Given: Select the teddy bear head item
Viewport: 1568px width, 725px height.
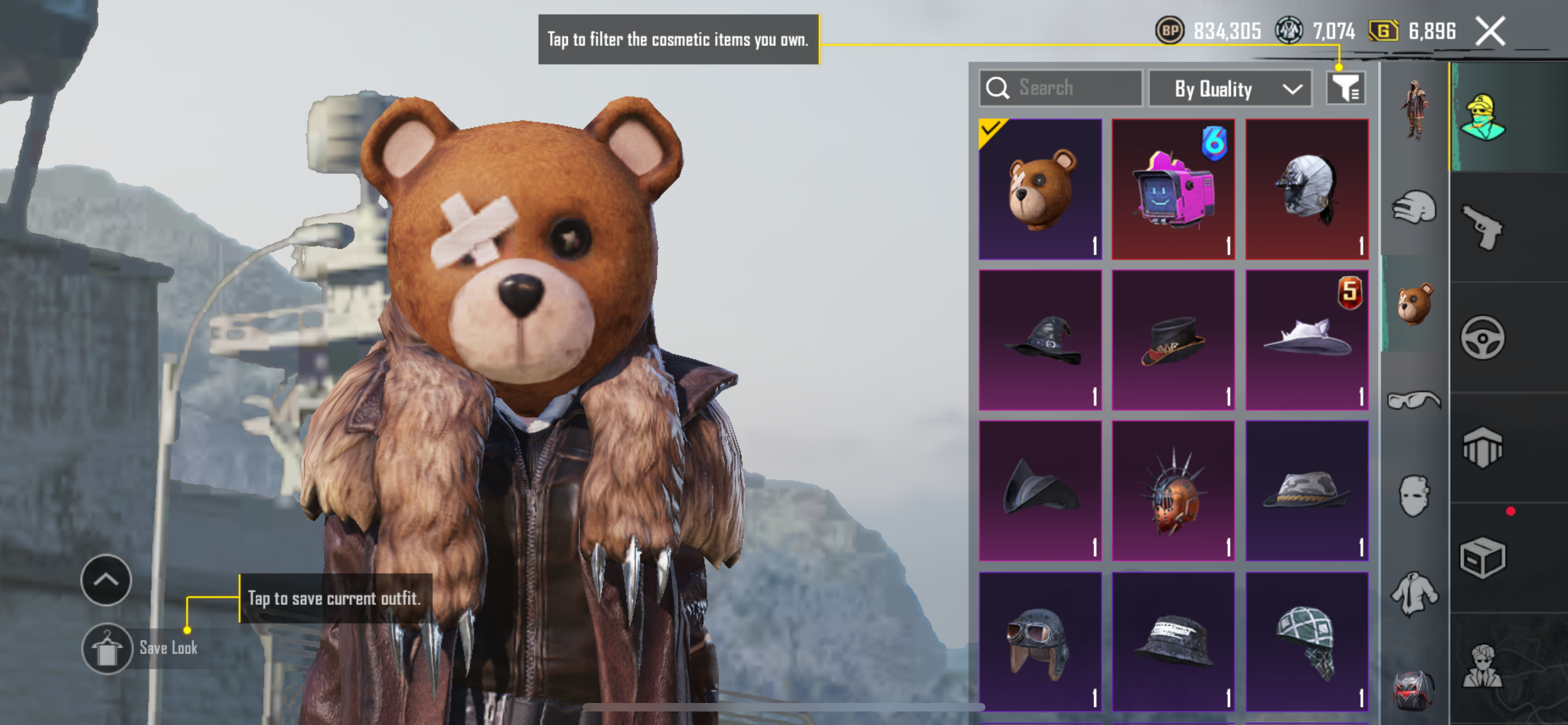Looking at the screenshot, I should 1040,189.
